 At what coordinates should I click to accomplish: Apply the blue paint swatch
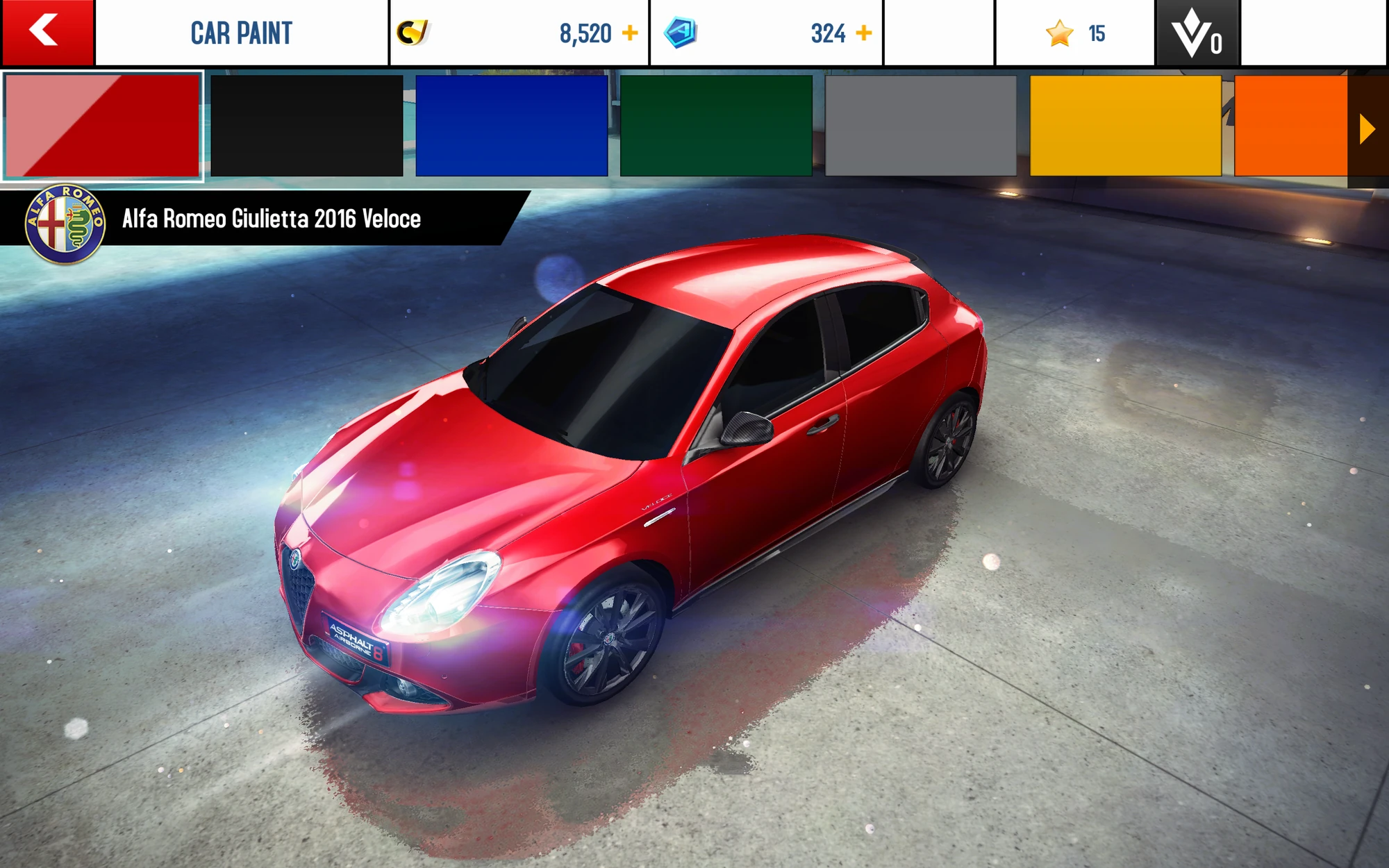click(512, 126)
